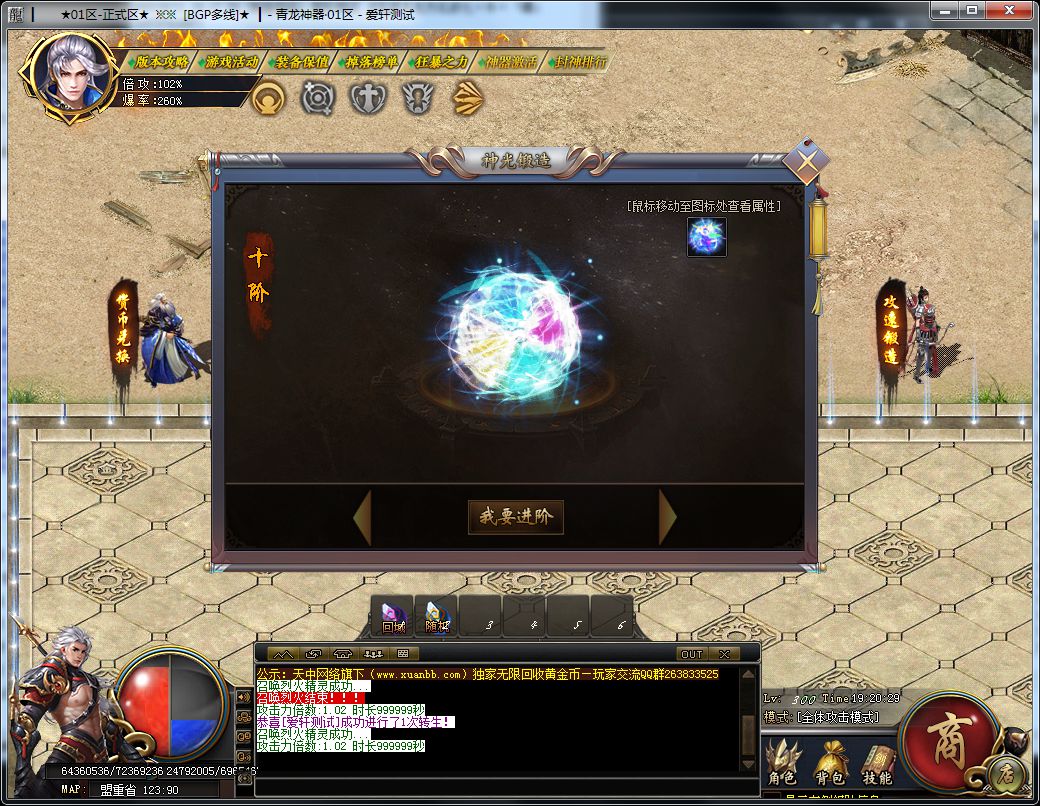Select the 装备保值 menu entry
Screen dimensions: 1040x806
coord(302,62)
